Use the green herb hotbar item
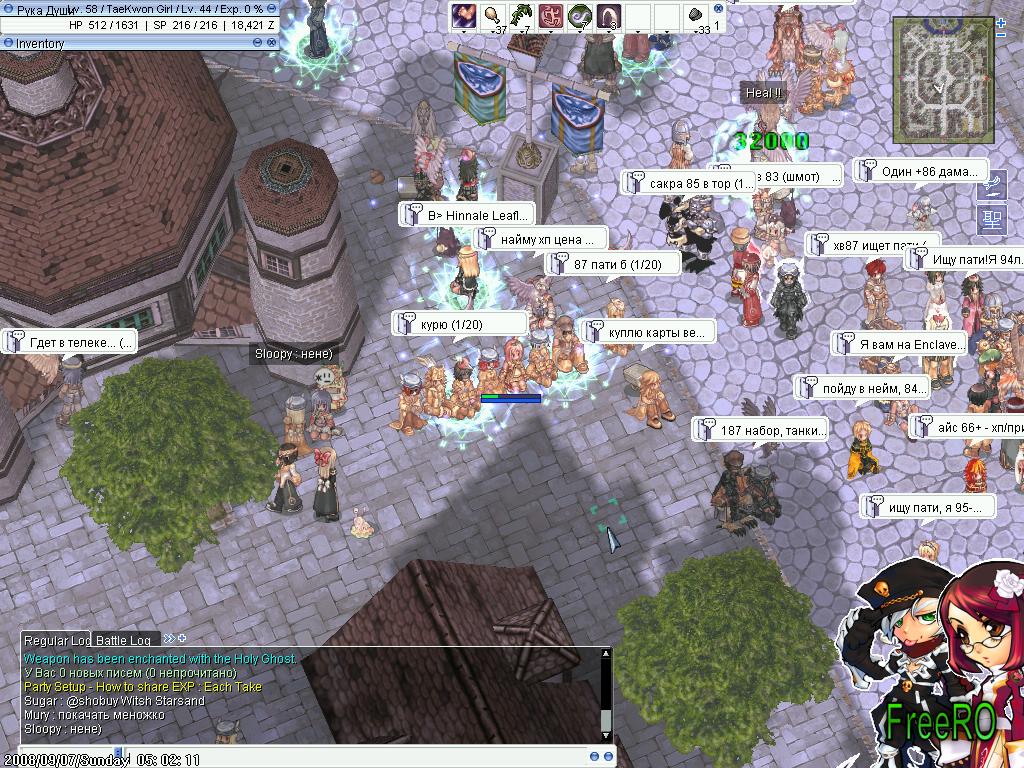The image size is (1024, 768). tap(521, 15)
